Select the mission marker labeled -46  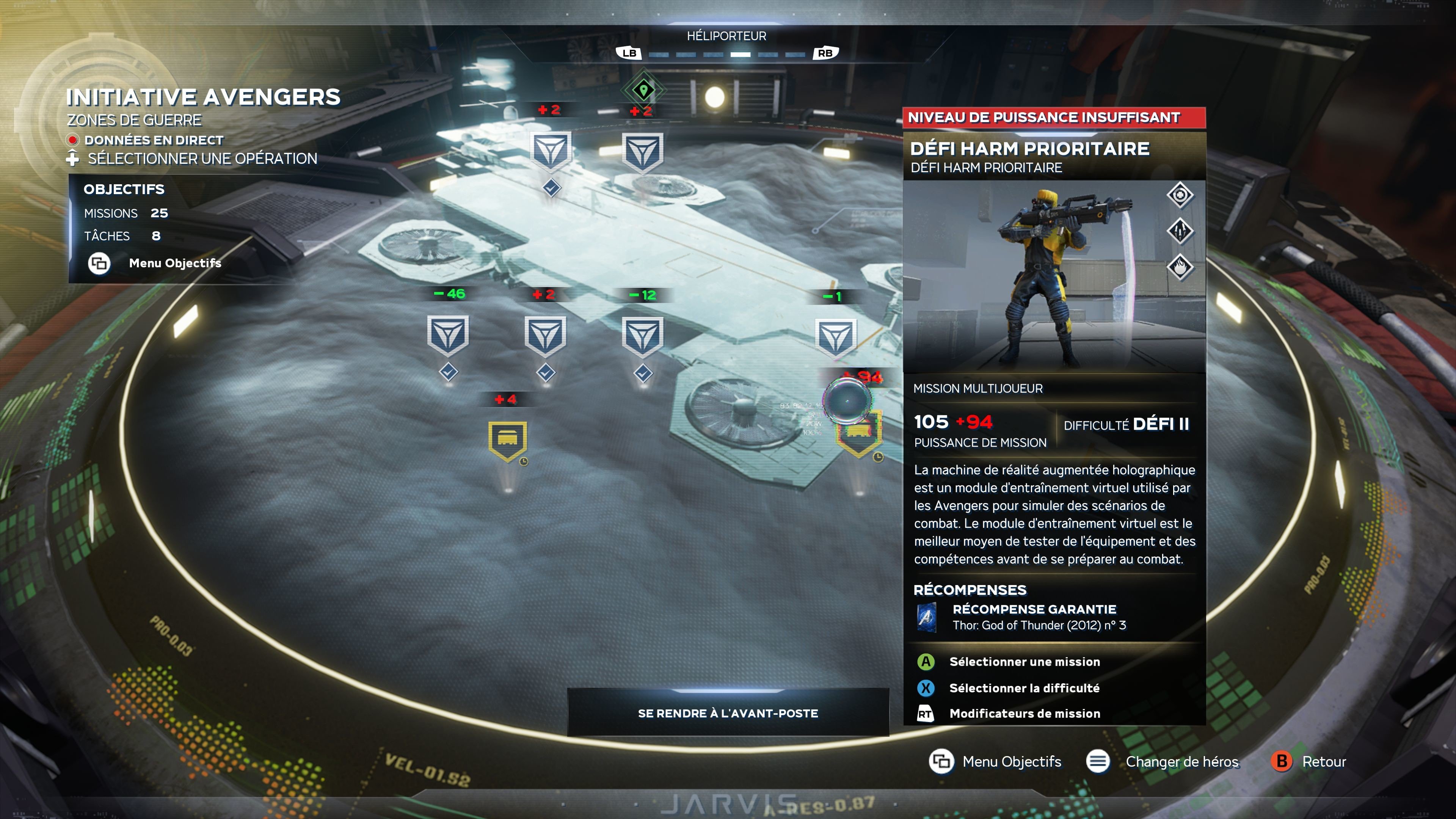tap(448, 335)
